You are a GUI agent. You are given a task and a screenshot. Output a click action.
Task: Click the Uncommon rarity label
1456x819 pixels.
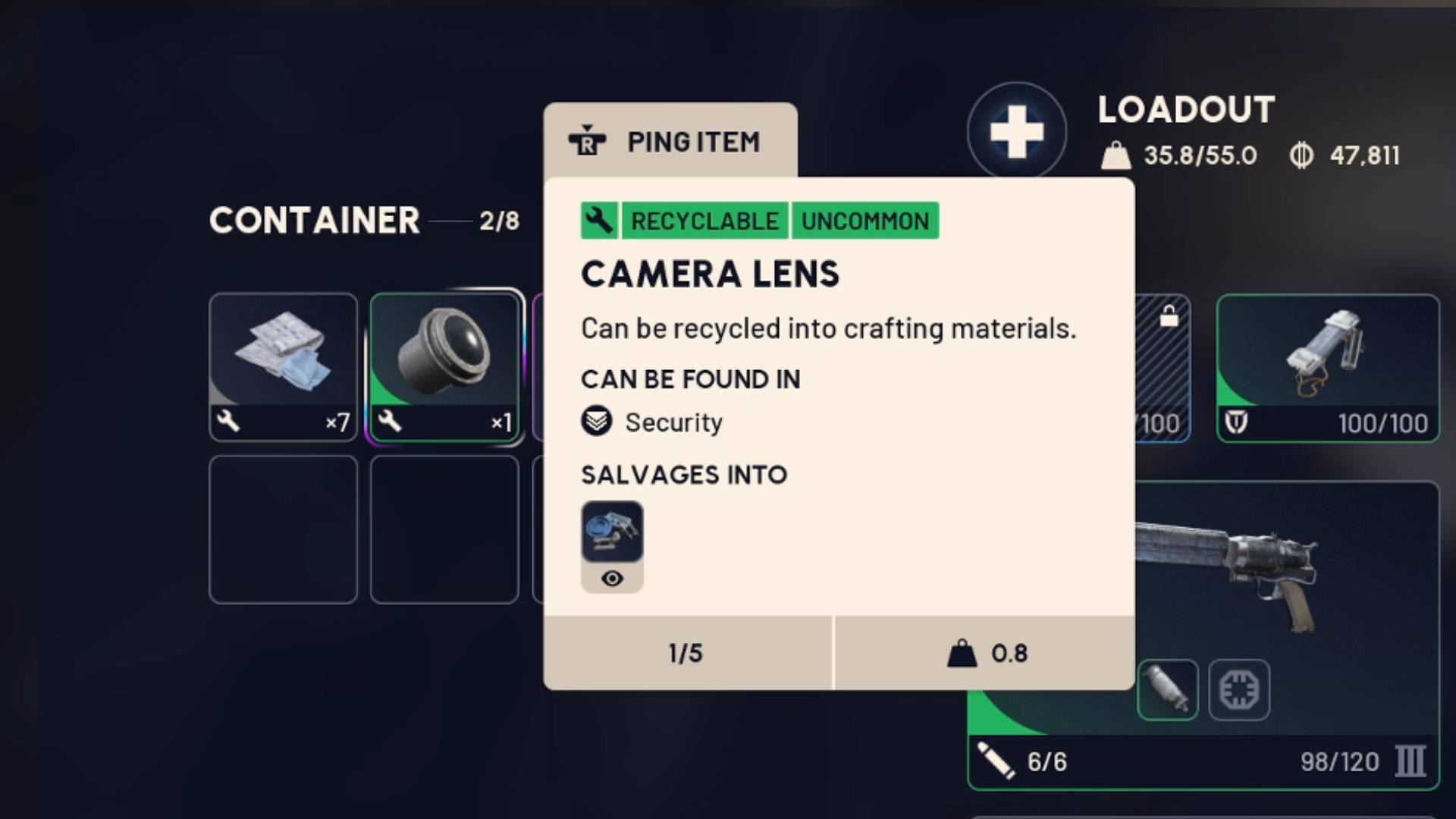pos(864,221)
